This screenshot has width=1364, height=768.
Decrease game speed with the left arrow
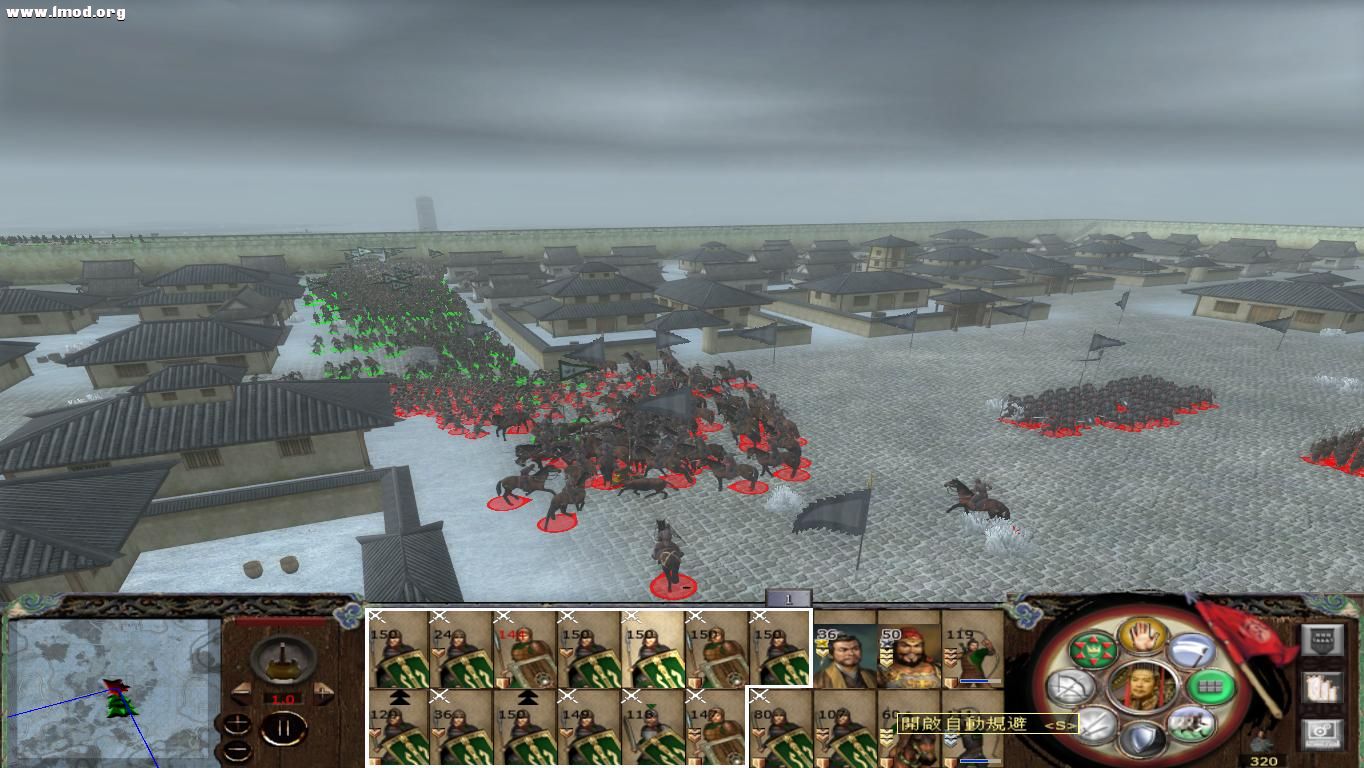pyautogui.click(x=240, y=690)
